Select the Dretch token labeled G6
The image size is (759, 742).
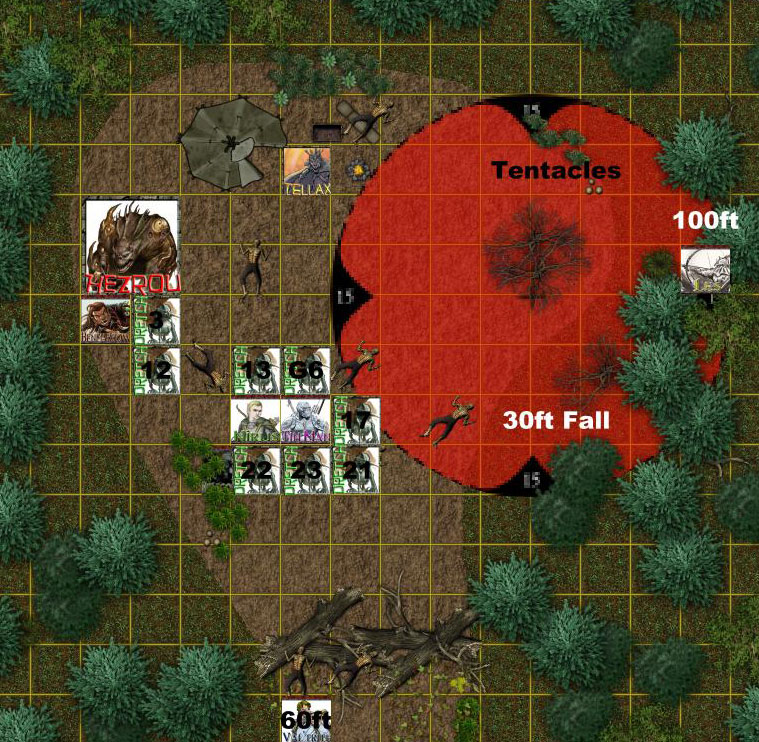[x=305, y=370]
